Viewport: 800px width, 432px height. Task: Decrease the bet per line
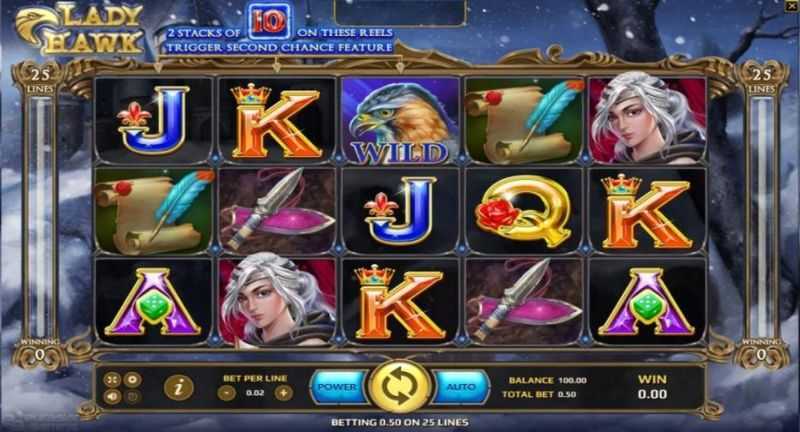(x=226, y=393)
